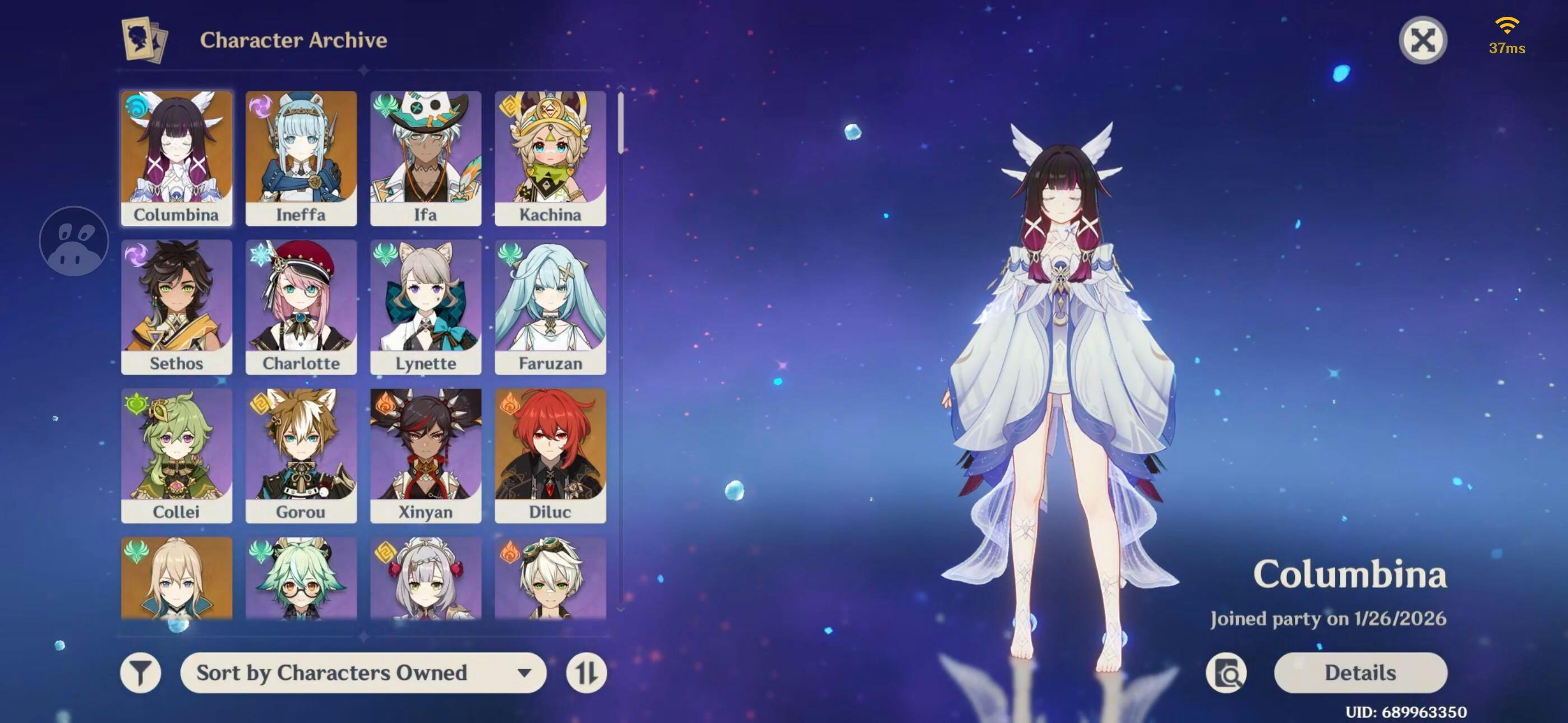The image size is (1568, 723).
Task: Select Collei's character card
Action: [x=177, y=455]
